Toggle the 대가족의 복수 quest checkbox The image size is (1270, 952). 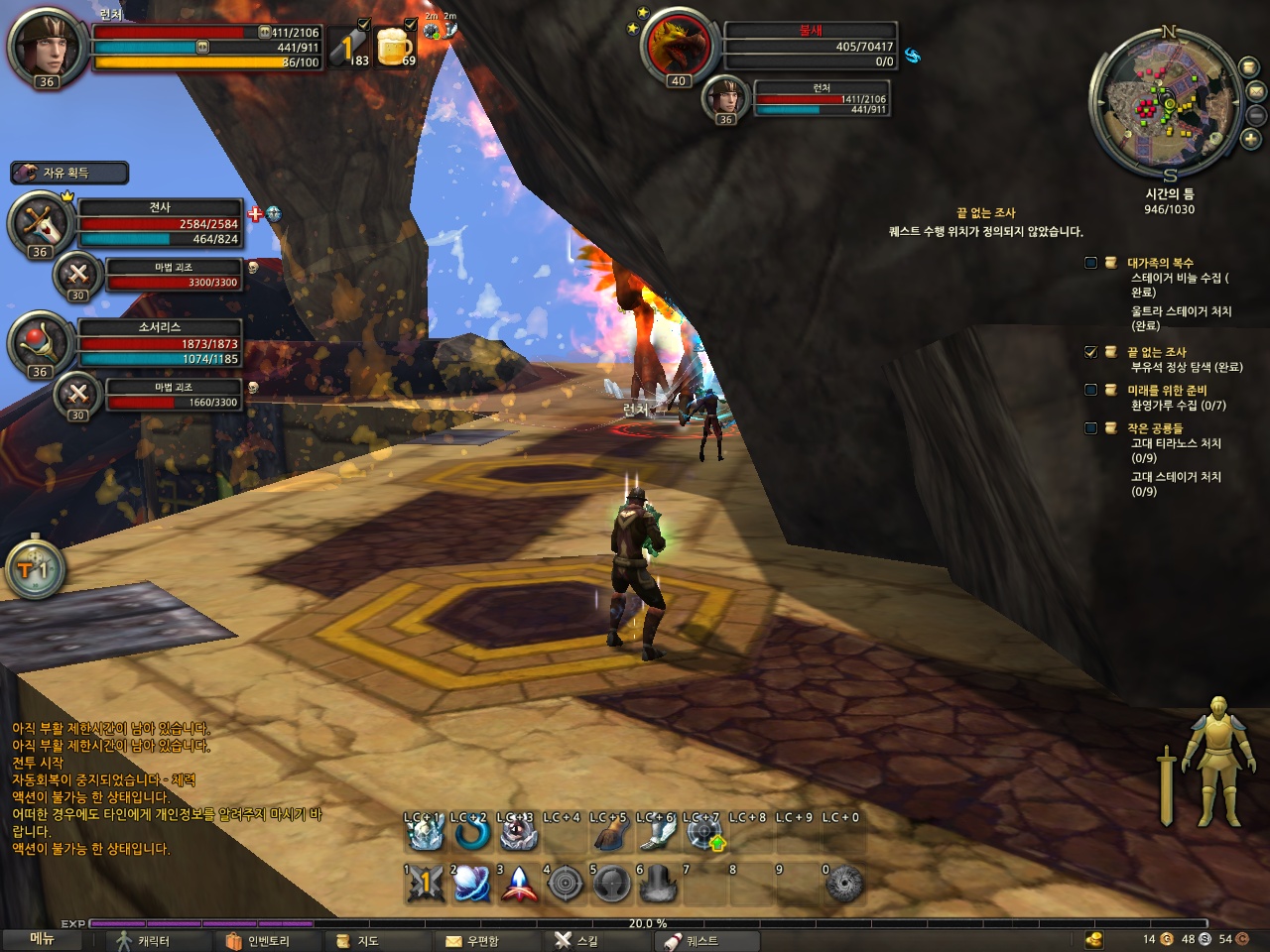[1090, 263]
